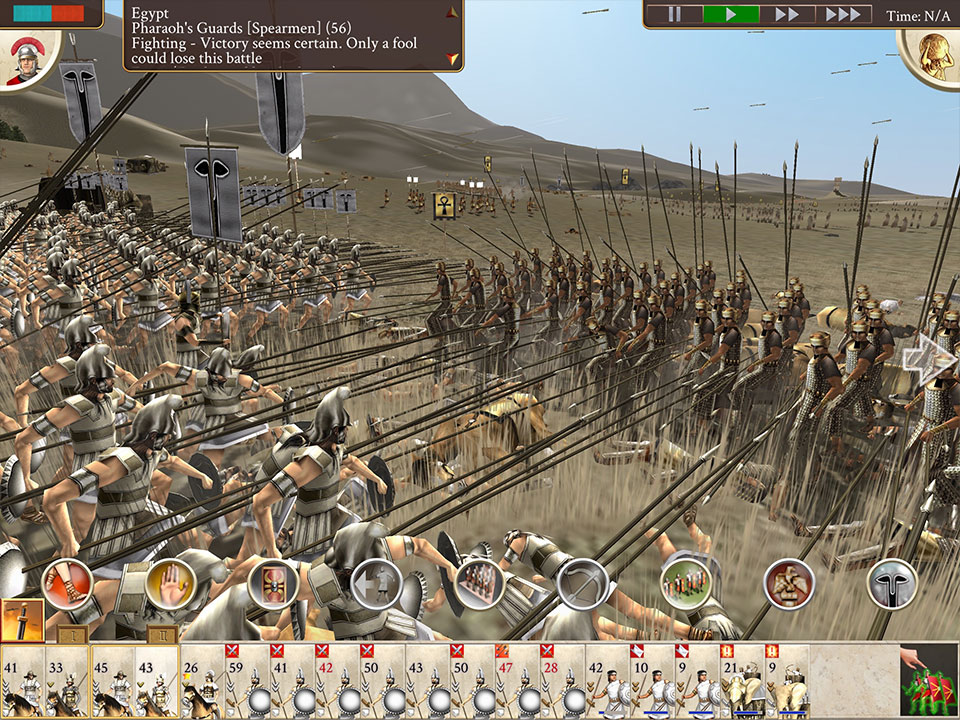The image size is (960, 720).
Task: Choose the soldier formation icon
Action: tap(479, 584)
